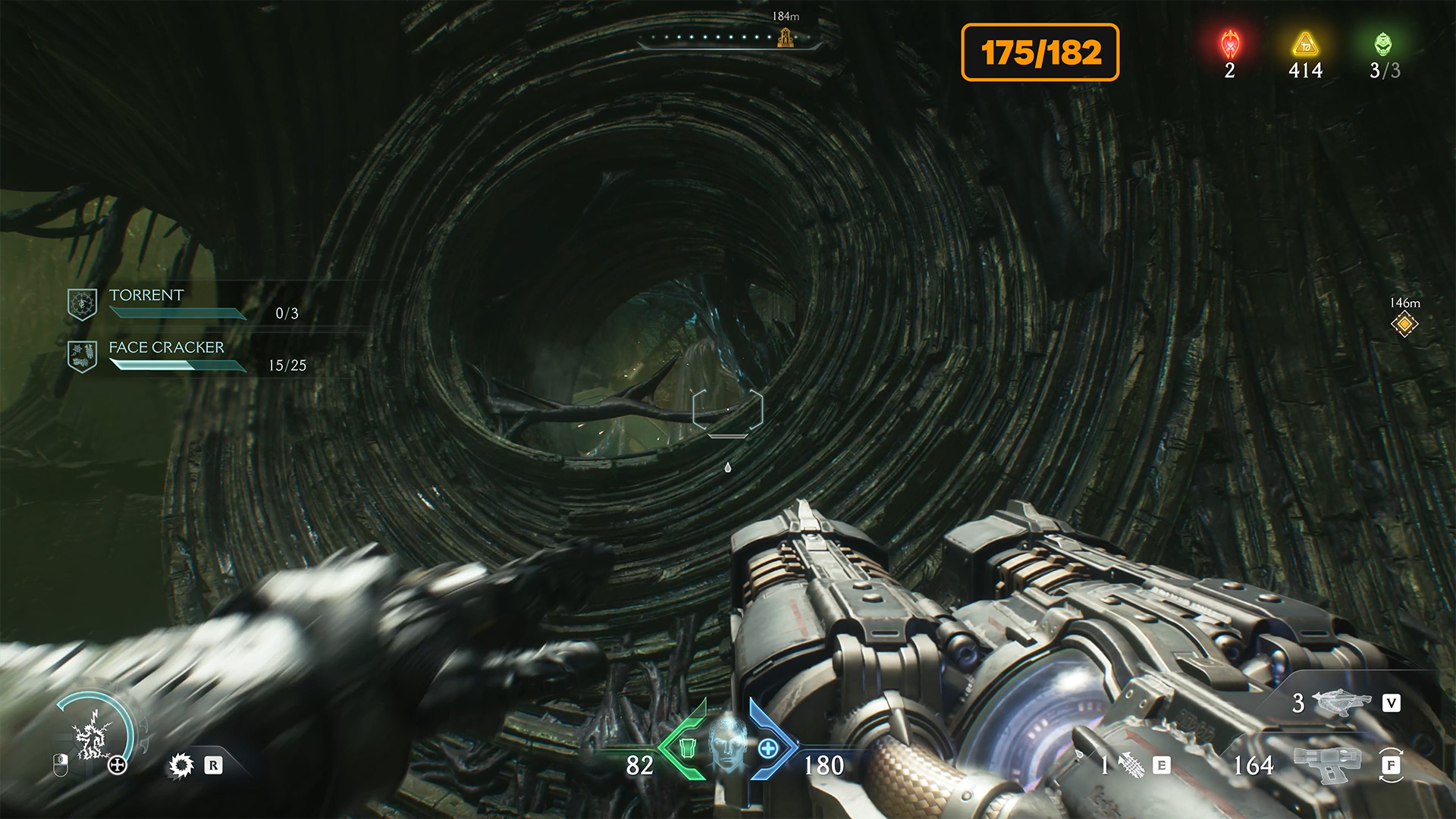Select the Torrent challenge shield icon
Viewport: 1456px width, 819px height.
pos(82,304)
